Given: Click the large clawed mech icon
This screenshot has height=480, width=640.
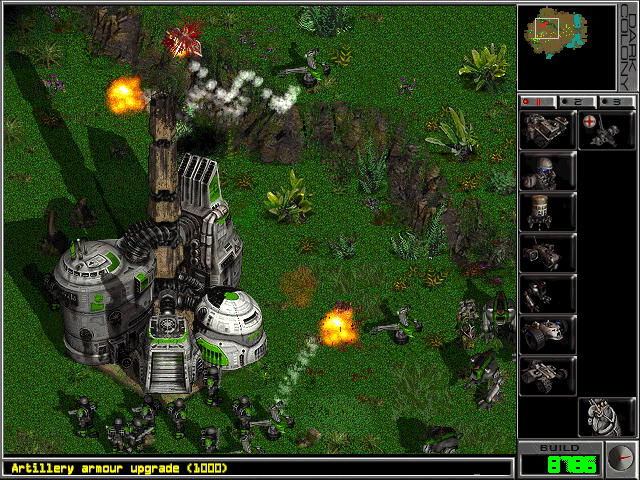Looking at the screenshot, I should (x=606, y=417).
